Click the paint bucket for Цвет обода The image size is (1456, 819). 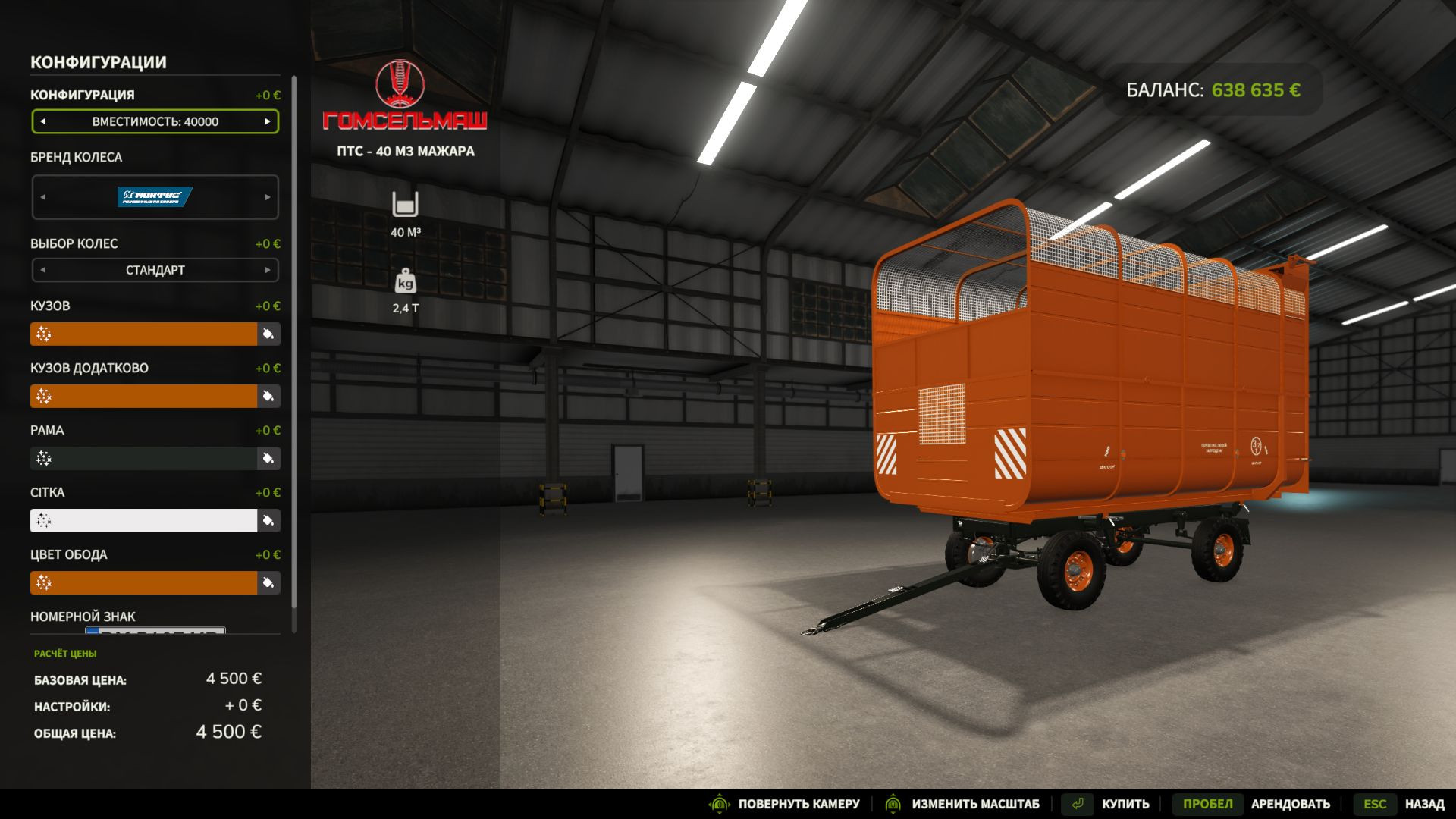[x=268, y=582]
